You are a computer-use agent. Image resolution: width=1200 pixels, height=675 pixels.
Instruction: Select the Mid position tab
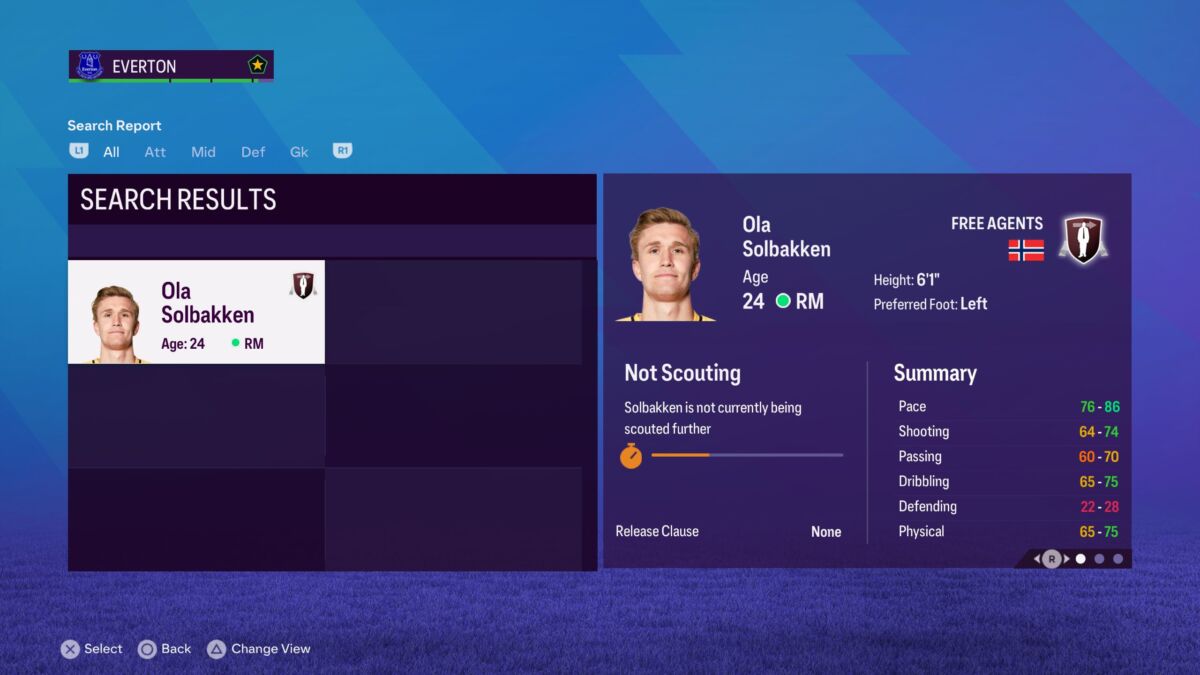coord(203,152)
